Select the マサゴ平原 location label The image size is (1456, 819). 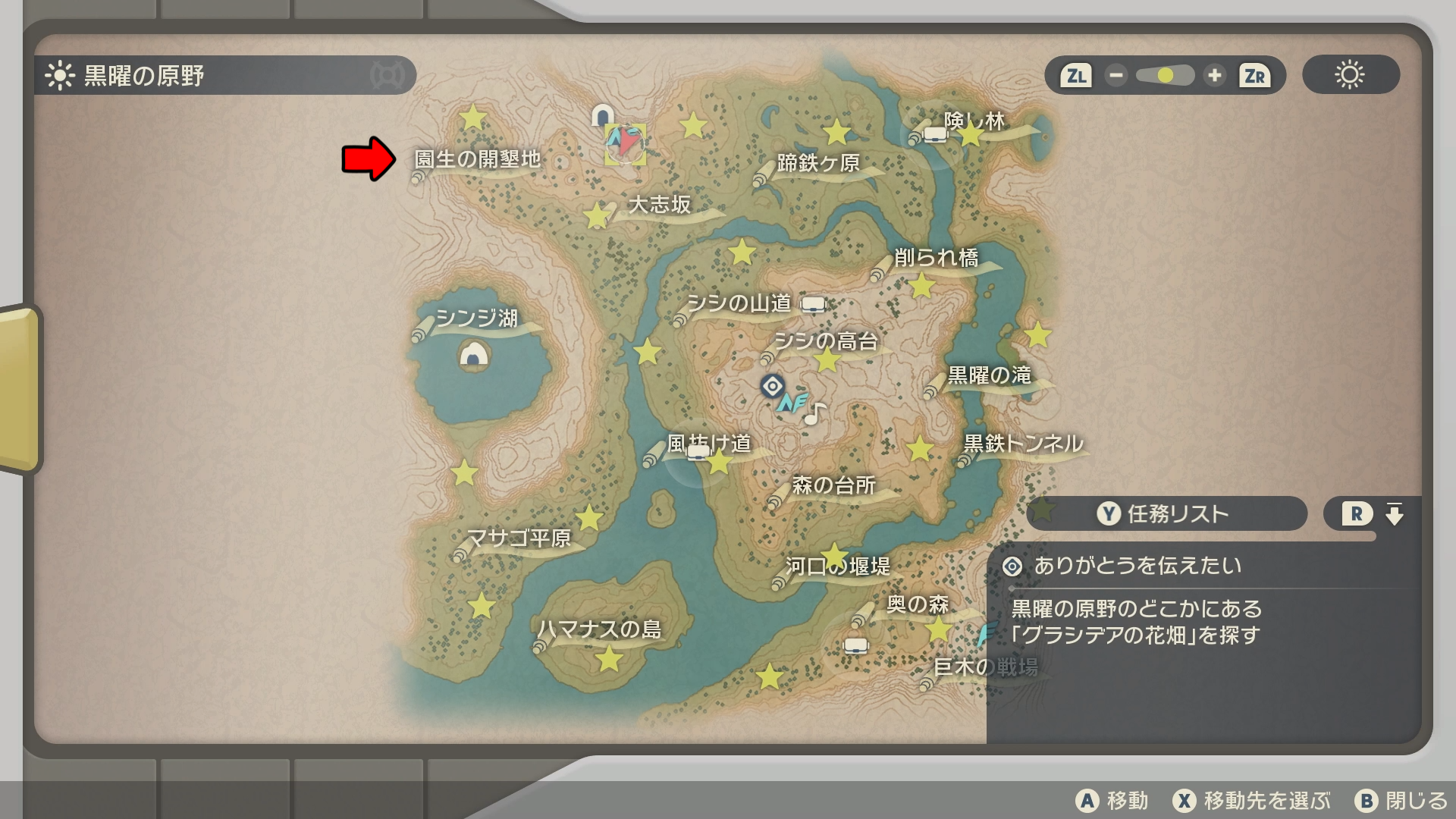pyautogui.click(x=519, y=538)
